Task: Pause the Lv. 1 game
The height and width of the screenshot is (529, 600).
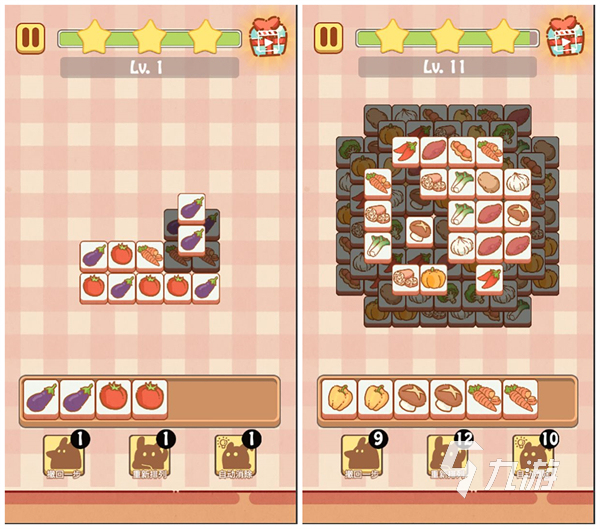Action: pyautogui.click(x=31, y=39)
